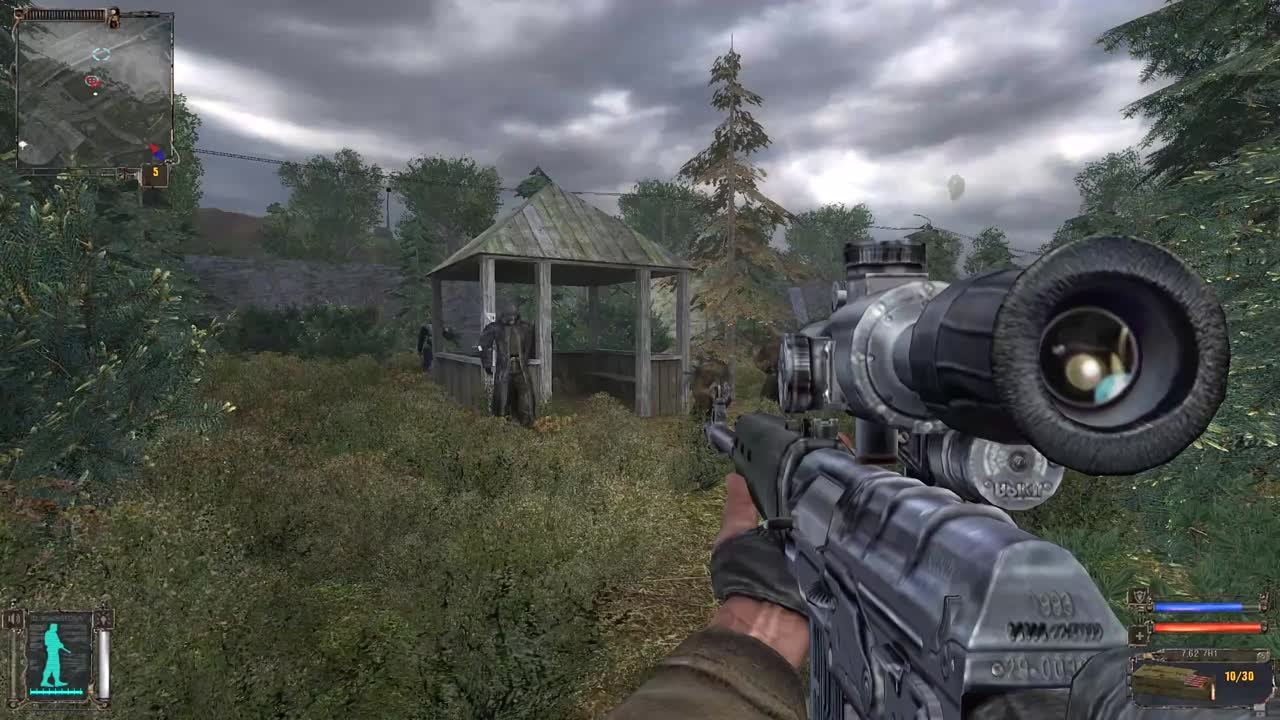Click the plus medkit icon near the red bar
Image resolution: width=1280 pixels, height=720 pixels.
tap(1139, 635)
